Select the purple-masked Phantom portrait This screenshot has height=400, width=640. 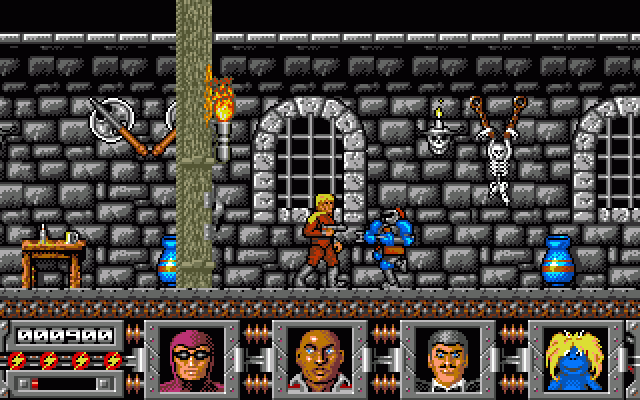tap(186, 355)
